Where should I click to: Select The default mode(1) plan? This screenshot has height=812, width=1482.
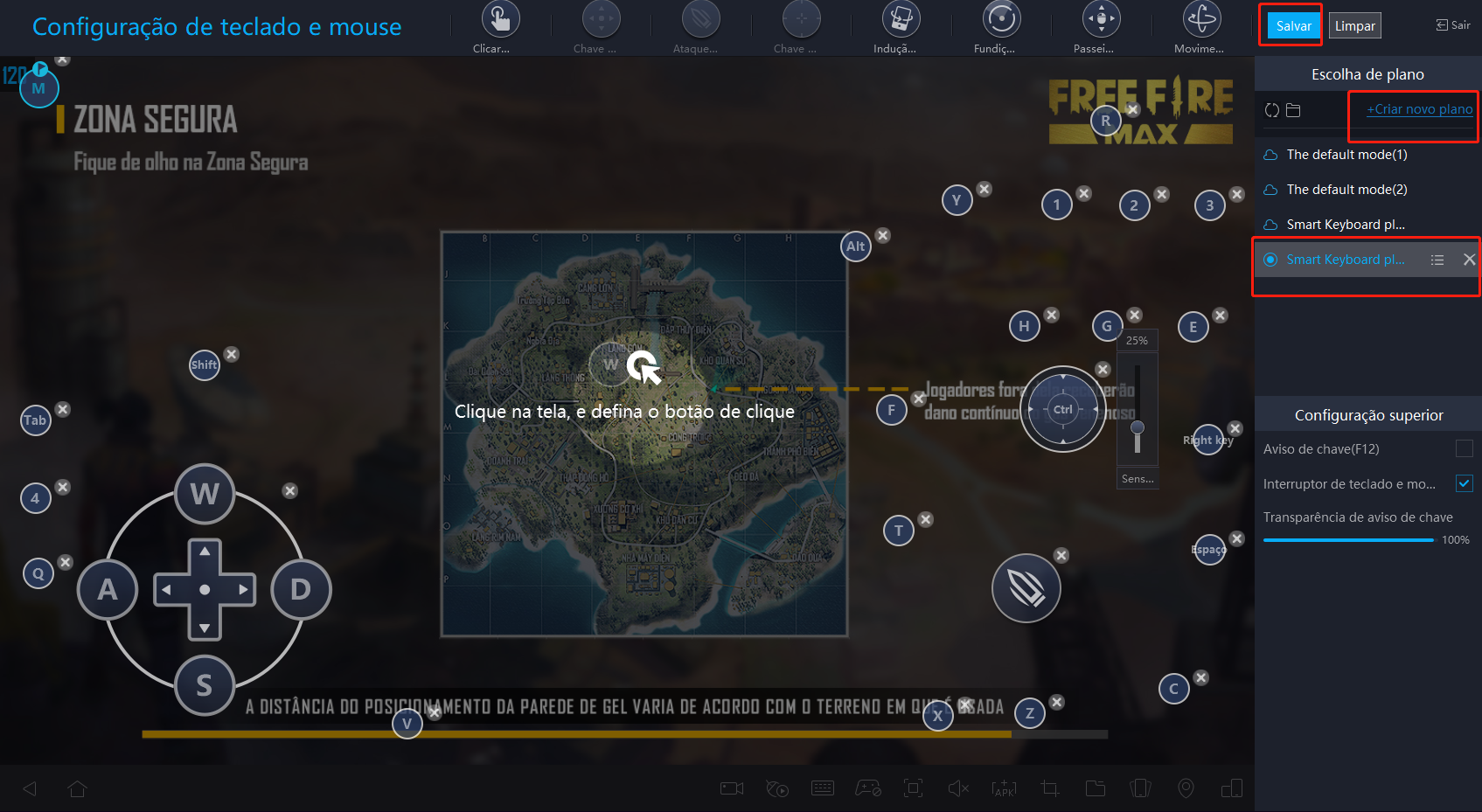[x=1346, y=154]
